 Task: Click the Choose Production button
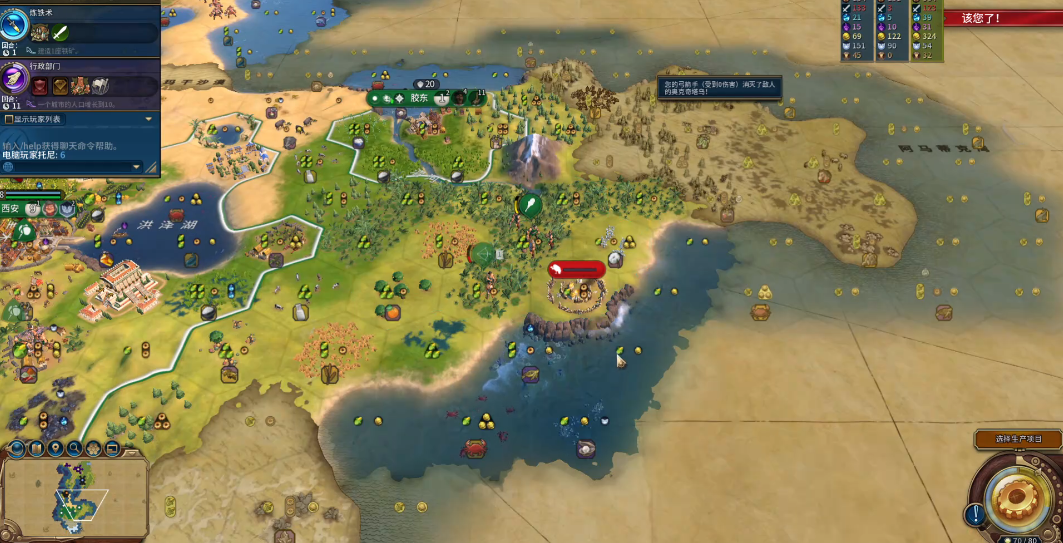point(1017,439)
